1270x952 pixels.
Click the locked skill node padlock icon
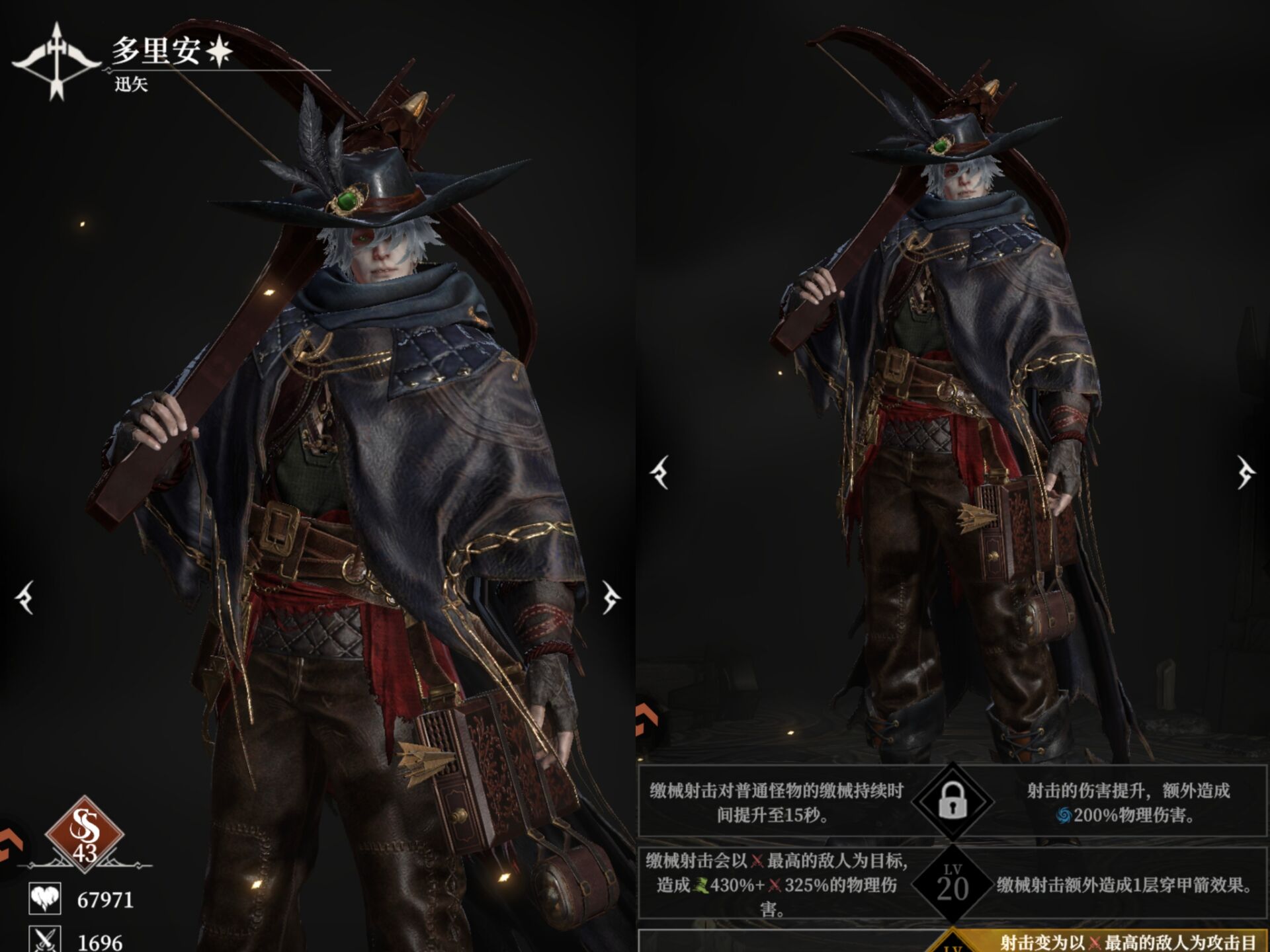click(952, 801)
